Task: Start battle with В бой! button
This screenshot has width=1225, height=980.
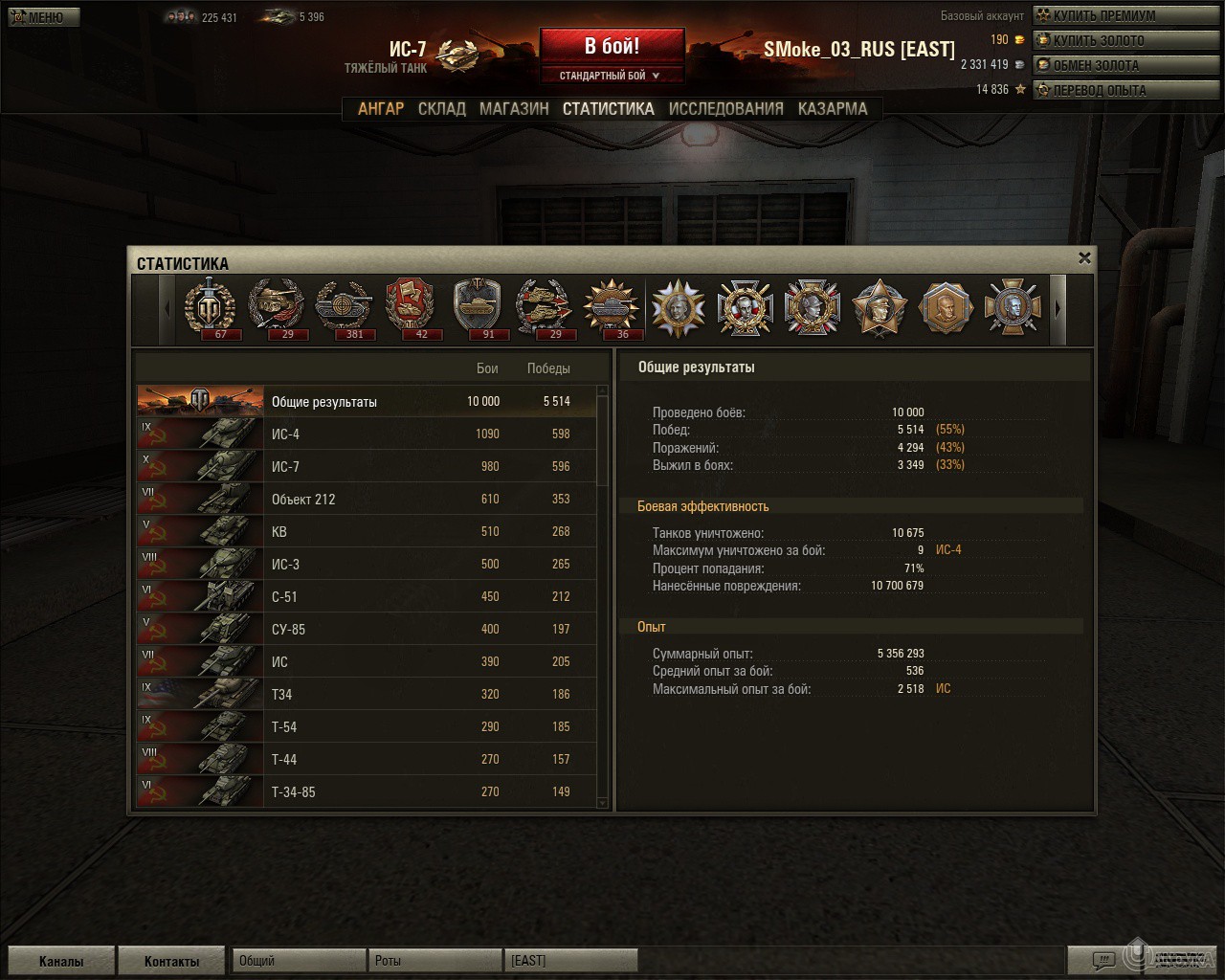Action: tap(612, 46)
